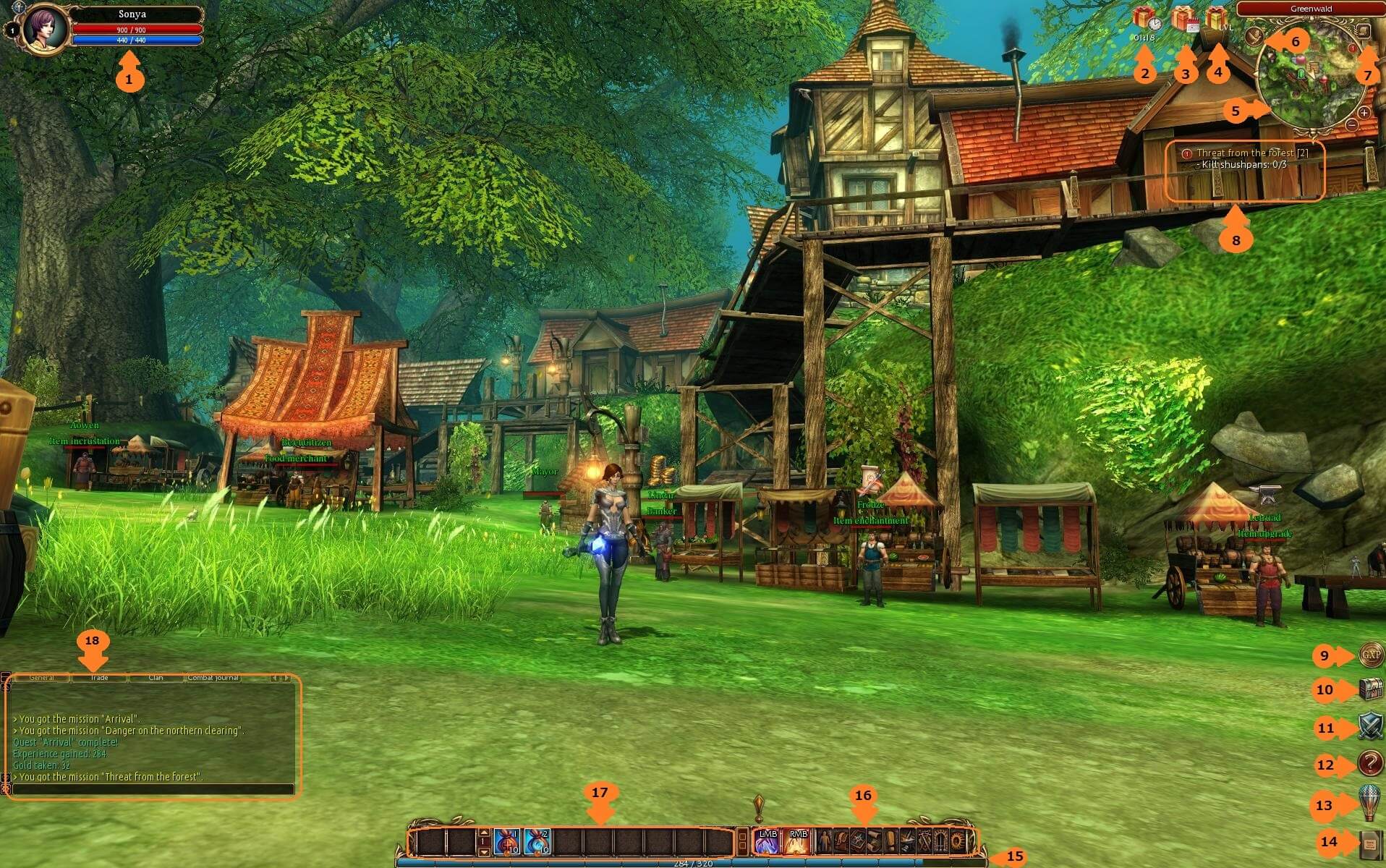Activate the RMB flame skill slot

(x=798, y=841)
